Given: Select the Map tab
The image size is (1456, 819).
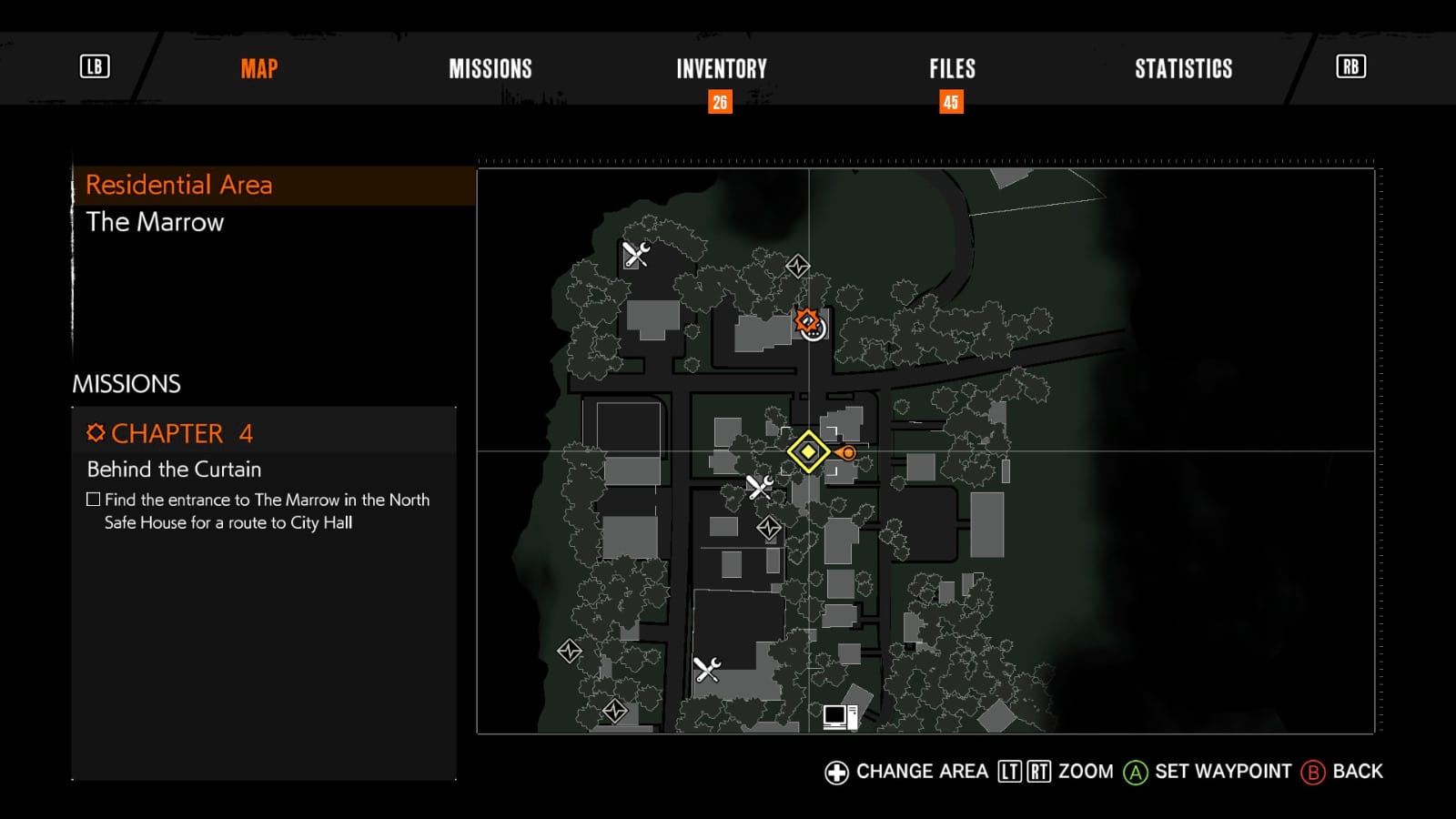Looking at the screenshot, I should click(259, 69).
